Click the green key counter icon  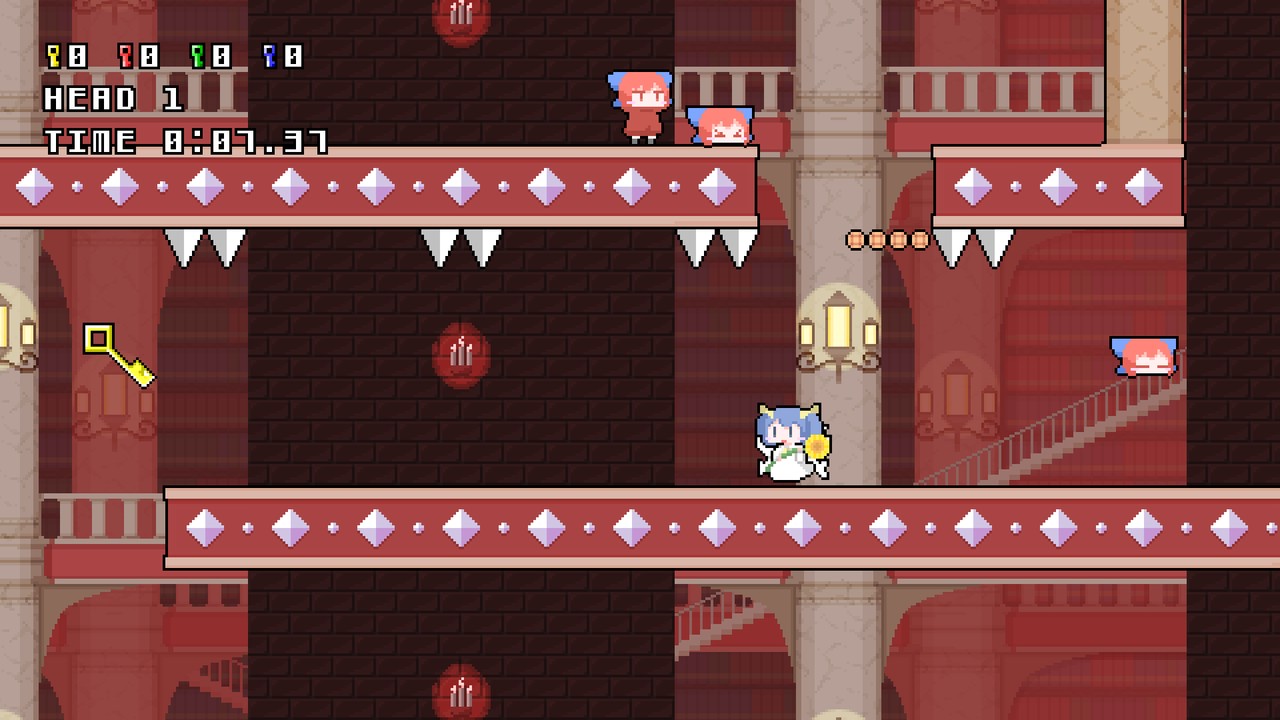point(196,57)
